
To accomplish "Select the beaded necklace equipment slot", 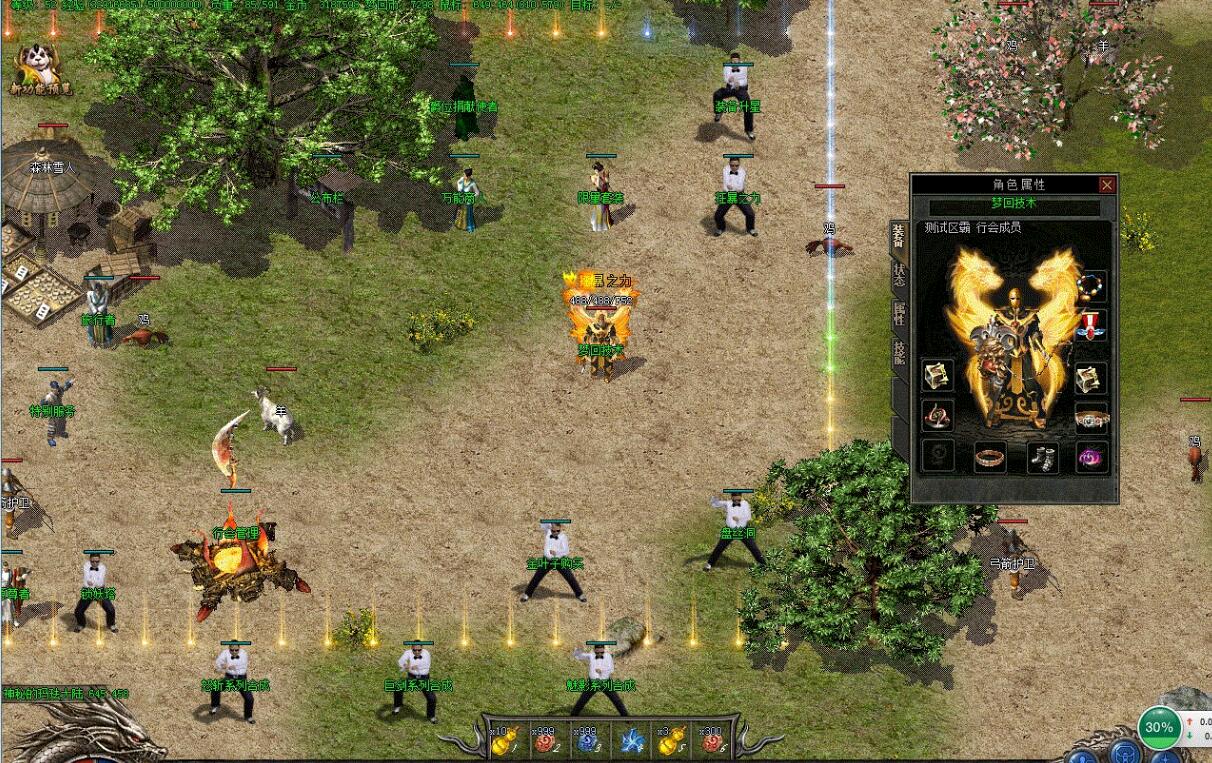I will [x=1091, y=287].
